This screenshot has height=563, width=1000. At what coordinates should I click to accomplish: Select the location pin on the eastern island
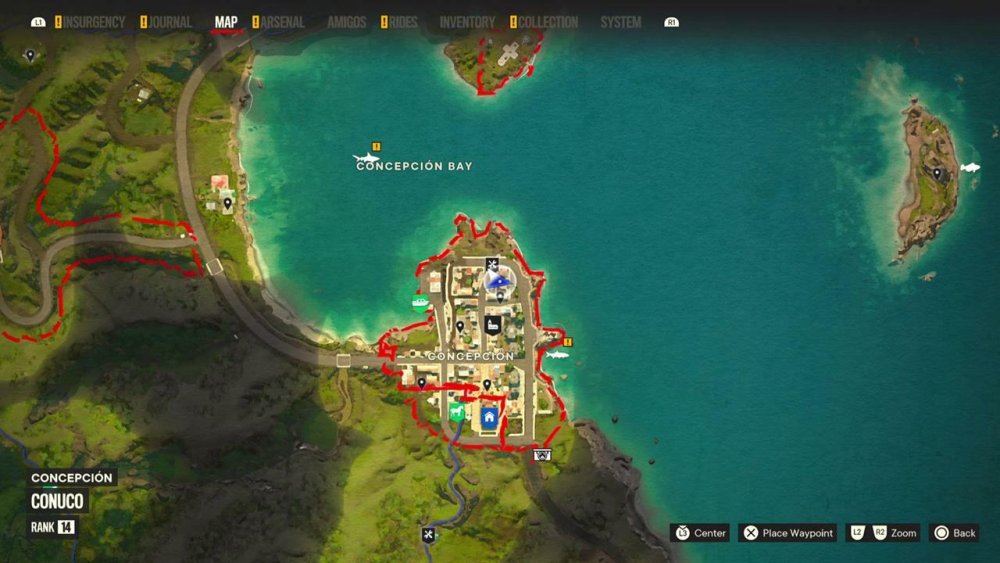[x=937, y=173]
